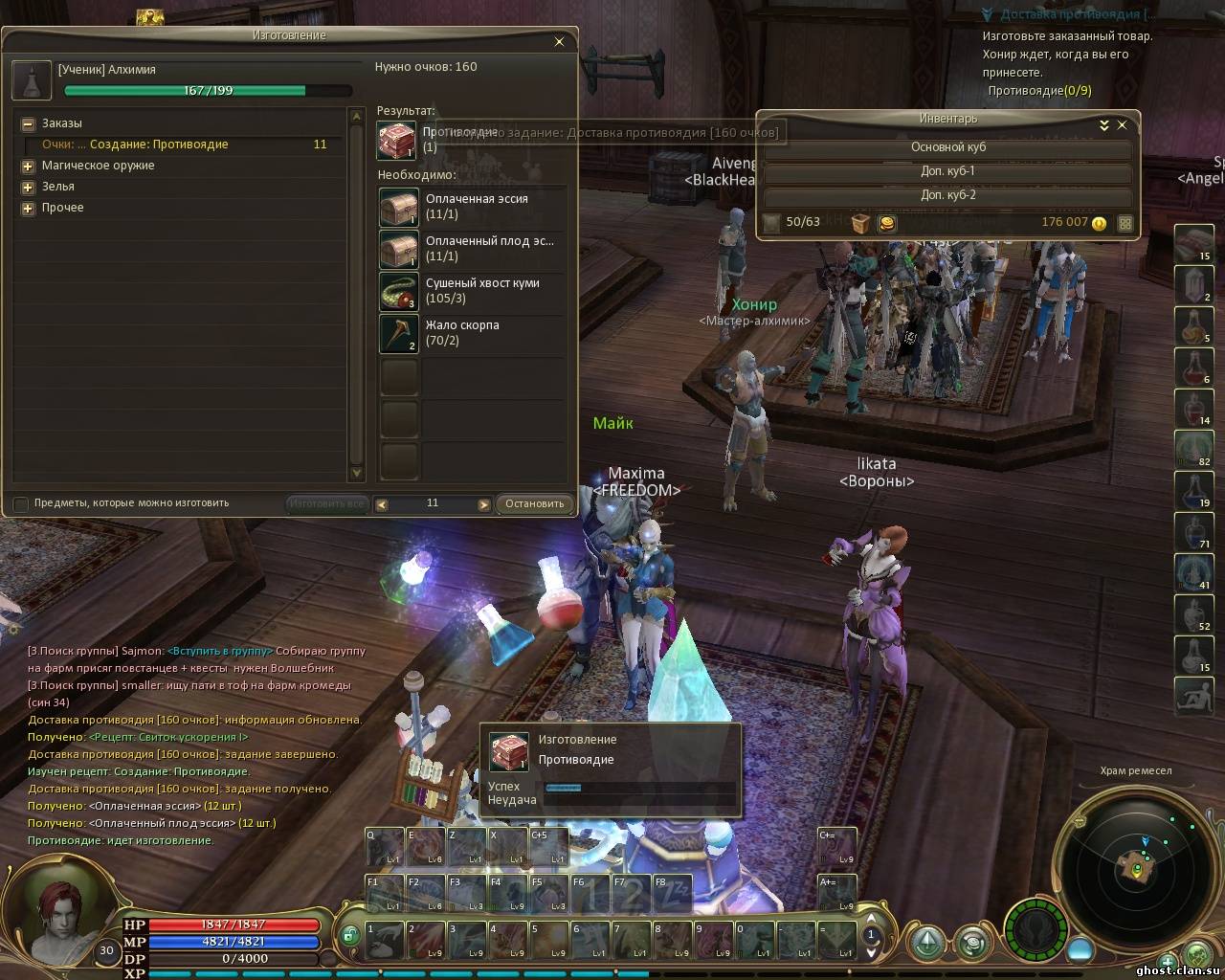The image size is (1225, 980).
Task: Close the crafting window
Action: point(560,42)
